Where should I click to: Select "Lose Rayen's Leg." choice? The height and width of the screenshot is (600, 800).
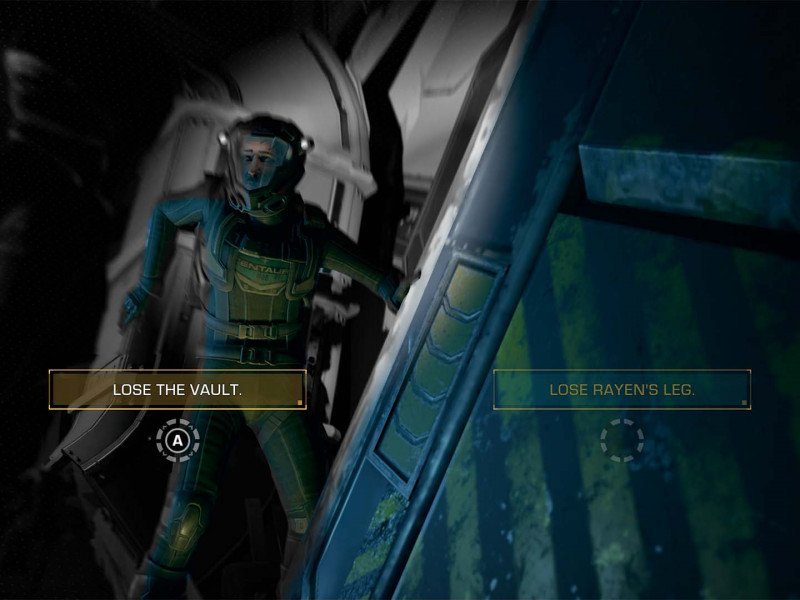point(621,389)
